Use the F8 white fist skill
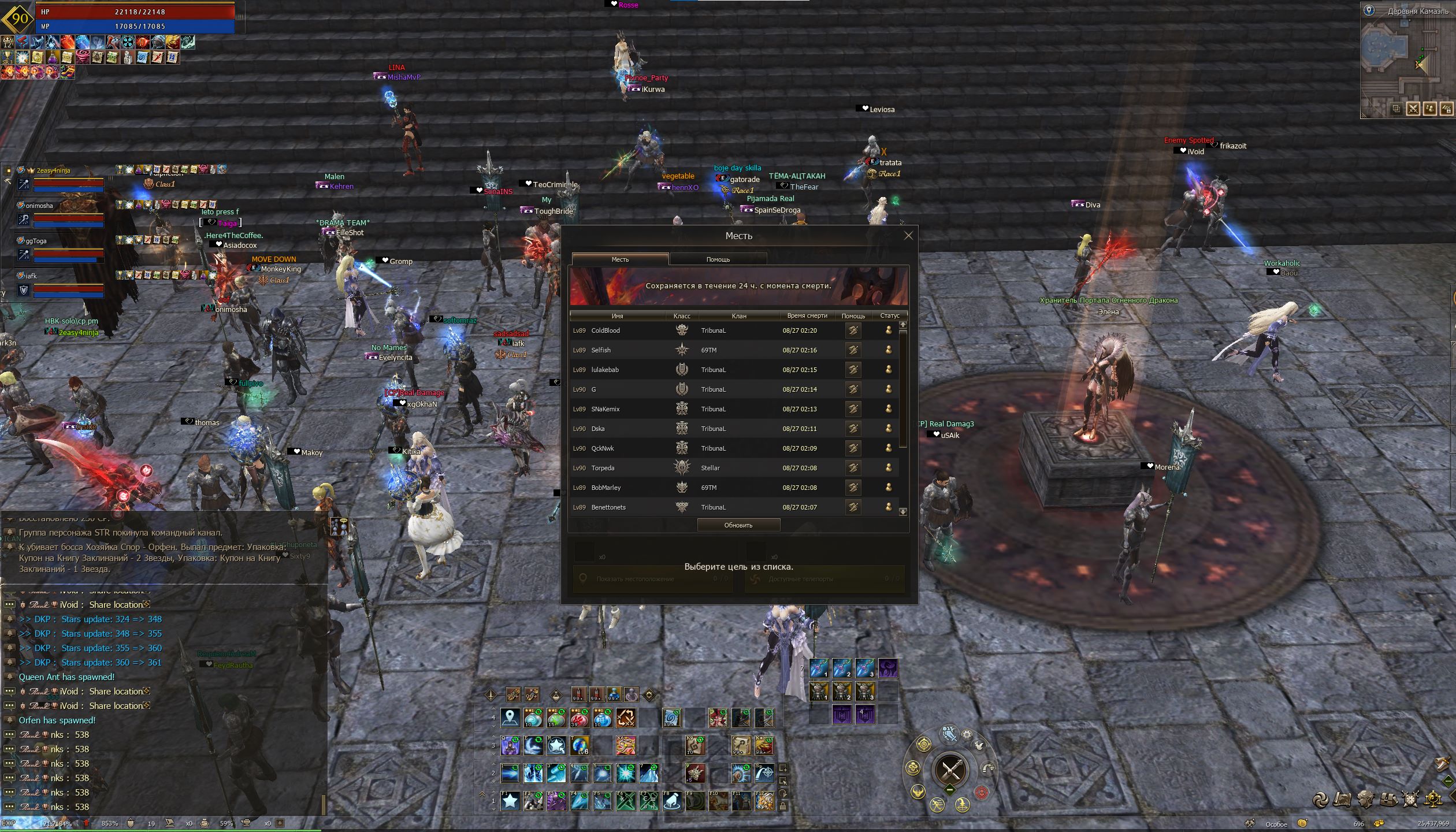1456x832 pixels. (672, 801)
